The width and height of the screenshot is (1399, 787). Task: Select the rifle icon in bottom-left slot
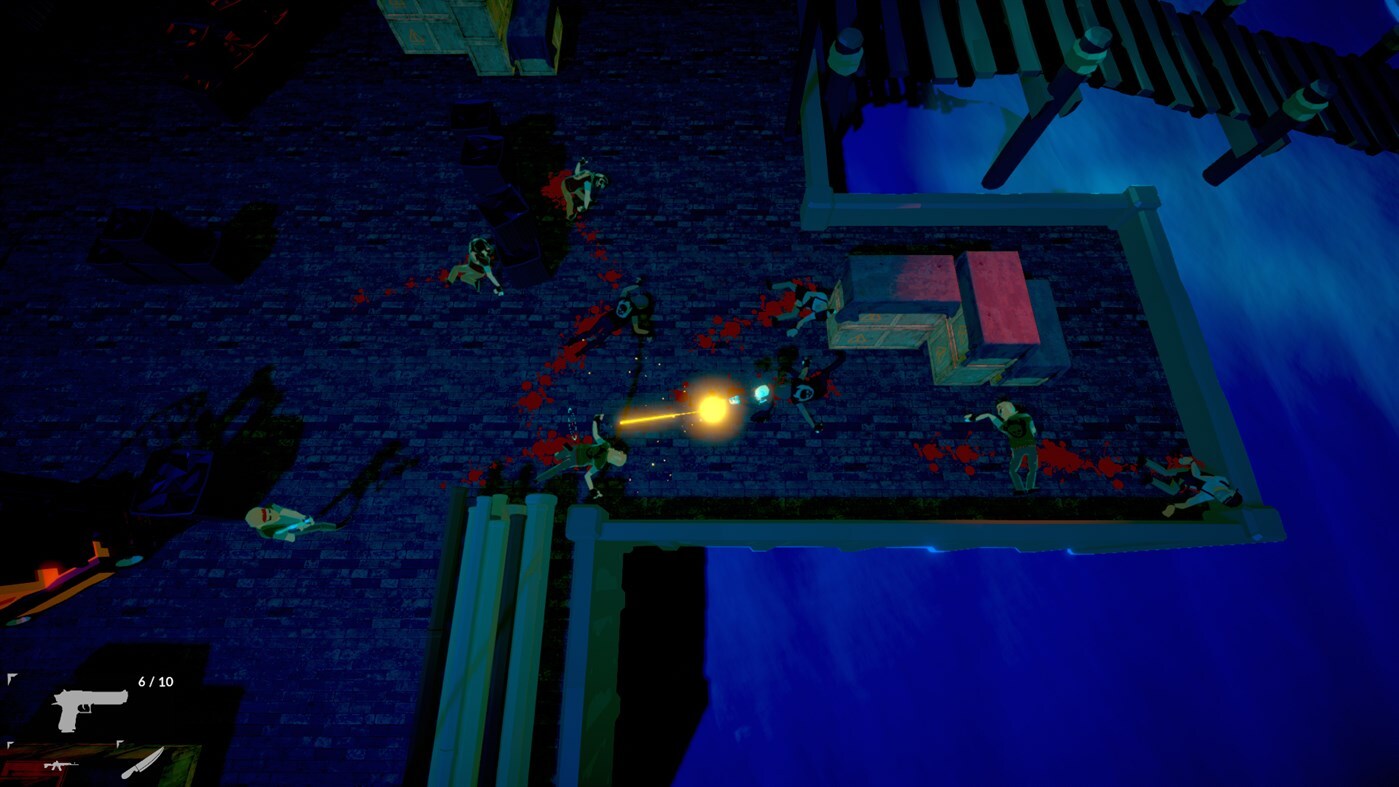(x=62, y=766)
